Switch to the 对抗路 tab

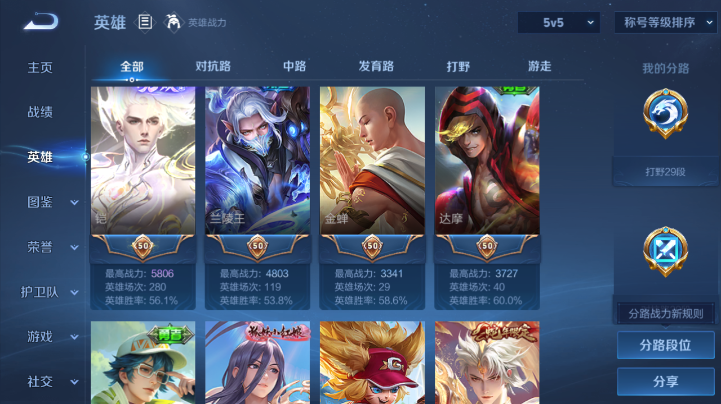point(213,67)
